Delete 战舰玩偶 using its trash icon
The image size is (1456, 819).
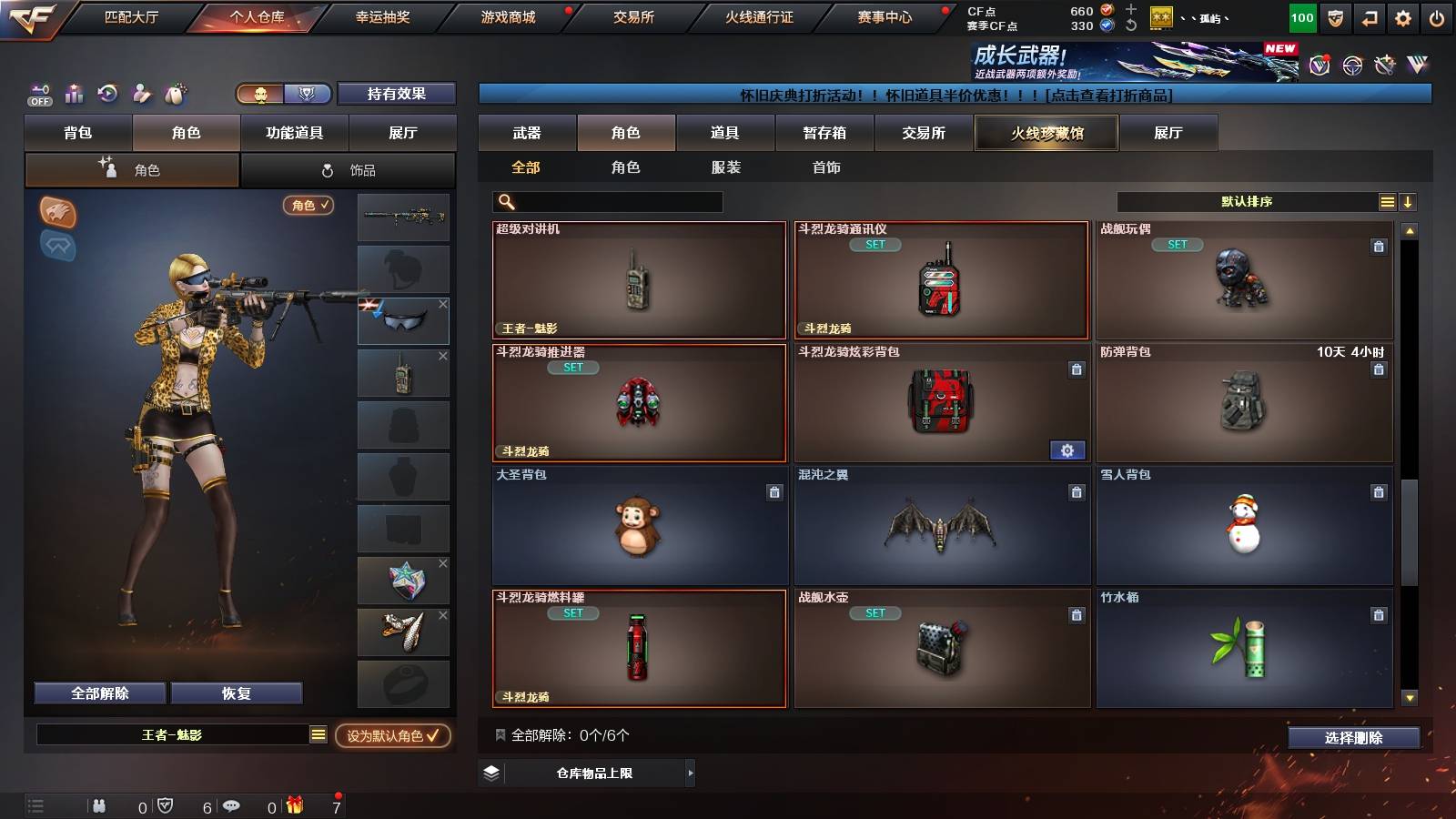(1380, 246)
